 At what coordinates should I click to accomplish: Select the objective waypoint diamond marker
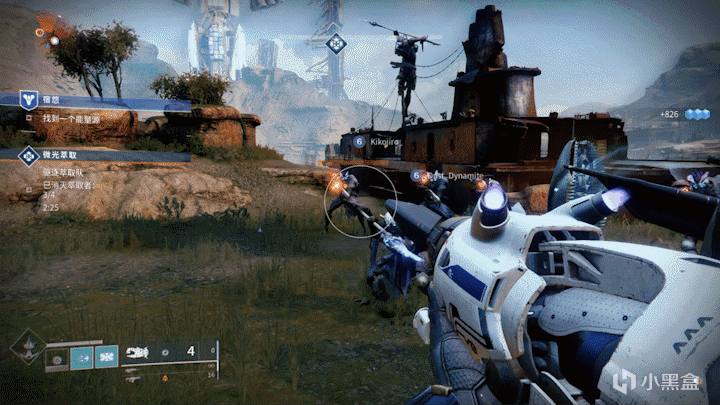[337, 43]
